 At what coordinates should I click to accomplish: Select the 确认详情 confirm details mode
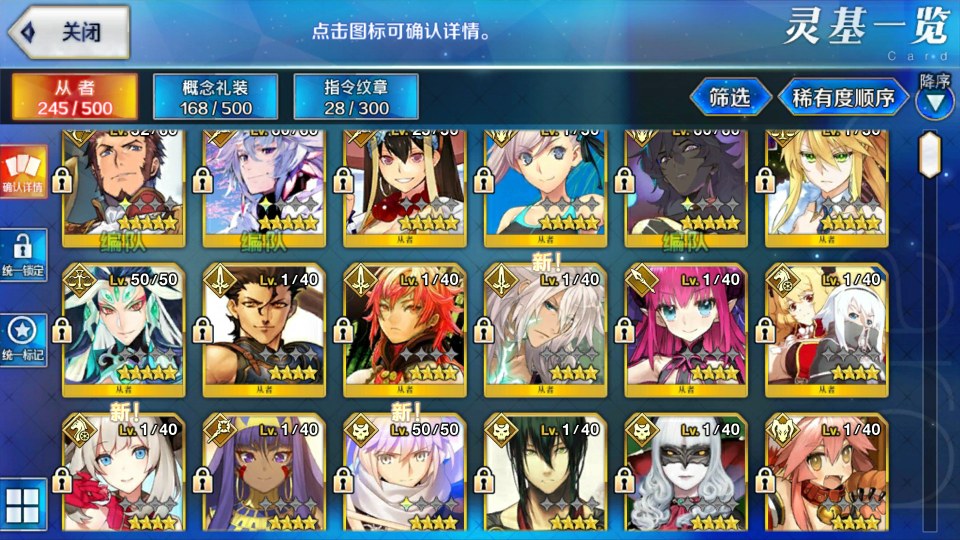[x=22, y=172]
